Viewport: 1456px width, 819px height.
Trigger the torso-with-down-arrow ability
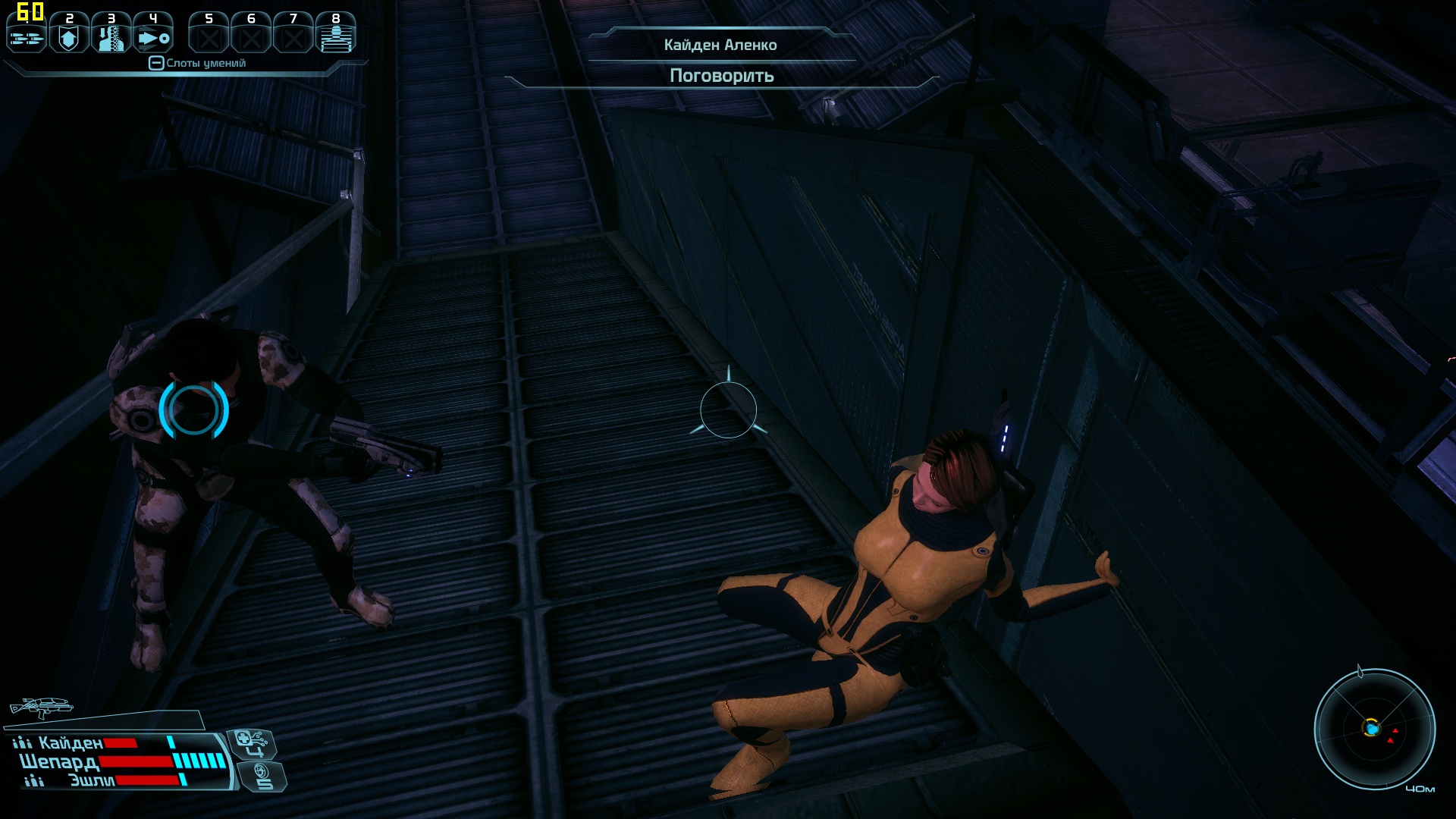pyautogui.click(x=111, y=35)
